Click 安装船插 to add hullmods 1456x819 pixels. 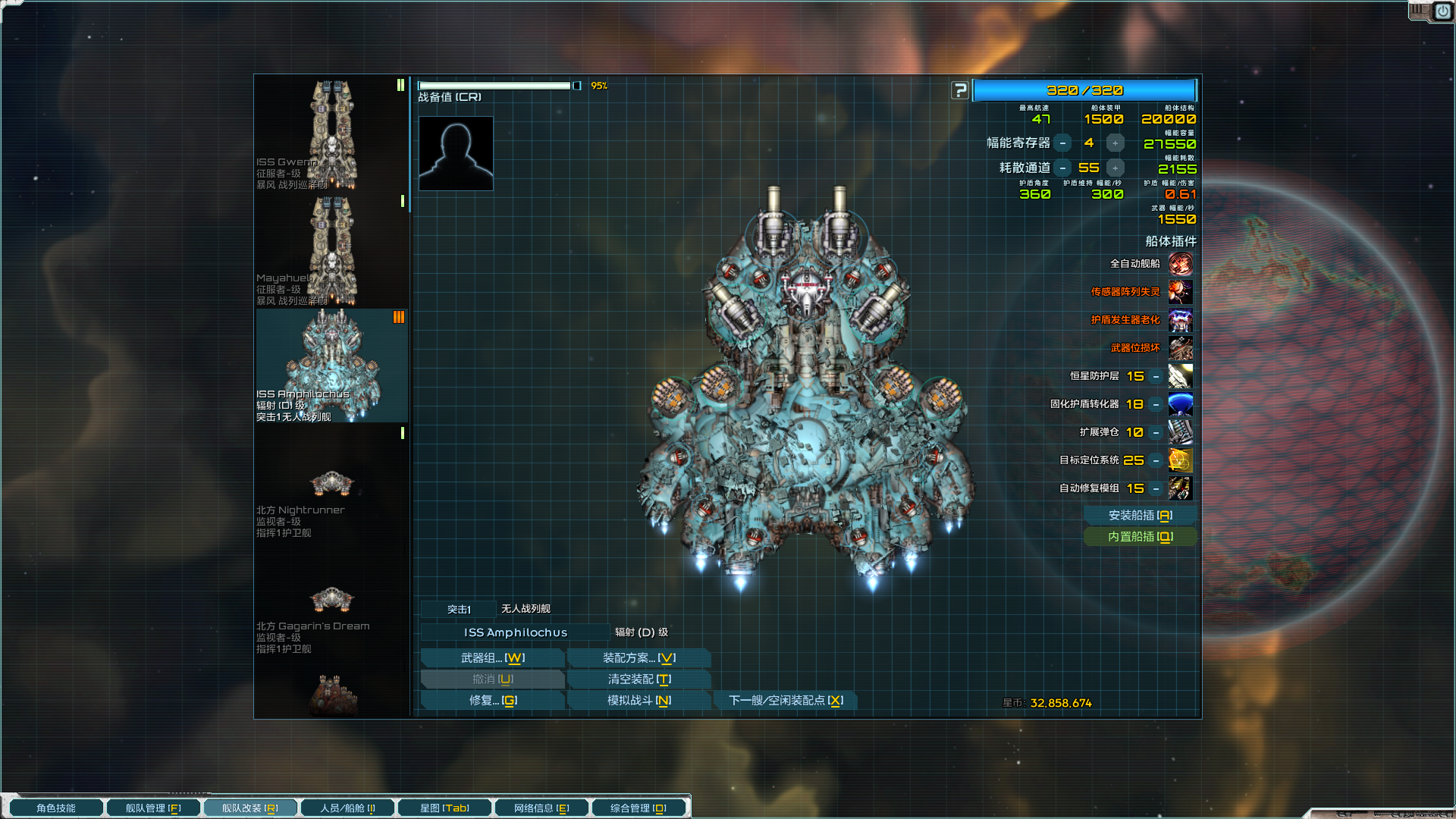pos(1140,516)
